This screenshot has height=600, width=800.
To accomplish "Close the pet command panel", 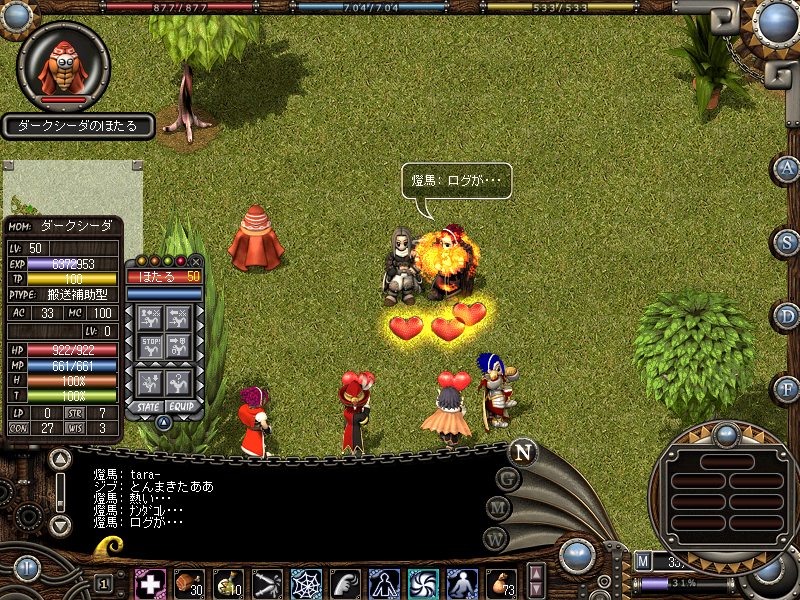I will click(196, 261).
